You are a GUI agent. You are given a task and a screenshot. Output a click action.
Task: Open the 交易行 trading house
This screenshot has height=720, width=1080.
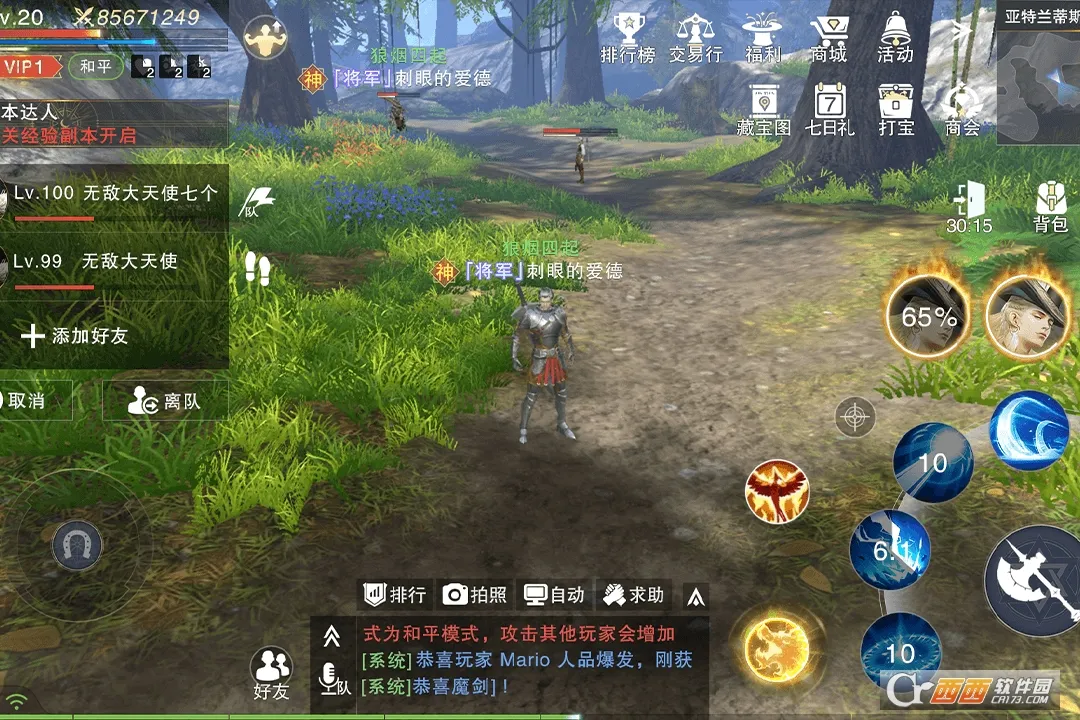[x=695, y=38]
